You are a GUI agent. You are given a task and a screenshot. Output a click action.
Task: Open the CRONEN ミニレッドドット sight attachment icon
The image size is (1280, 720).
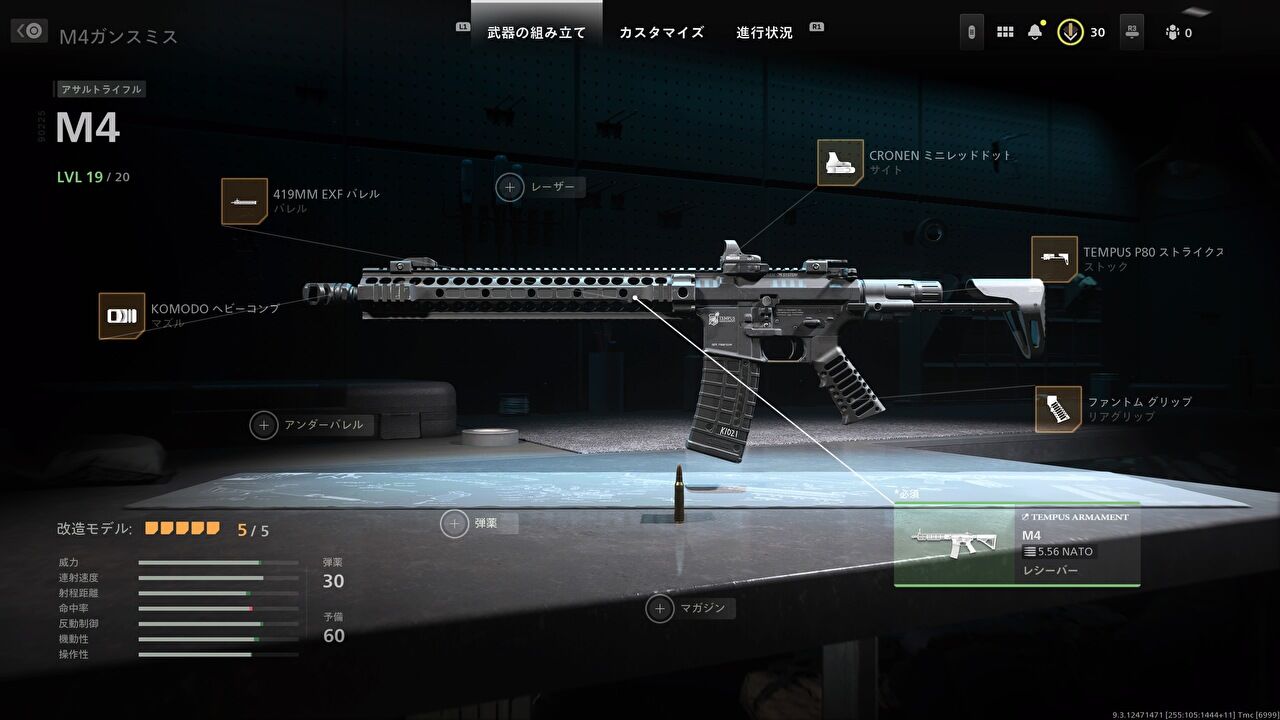[x=841, y=162]
